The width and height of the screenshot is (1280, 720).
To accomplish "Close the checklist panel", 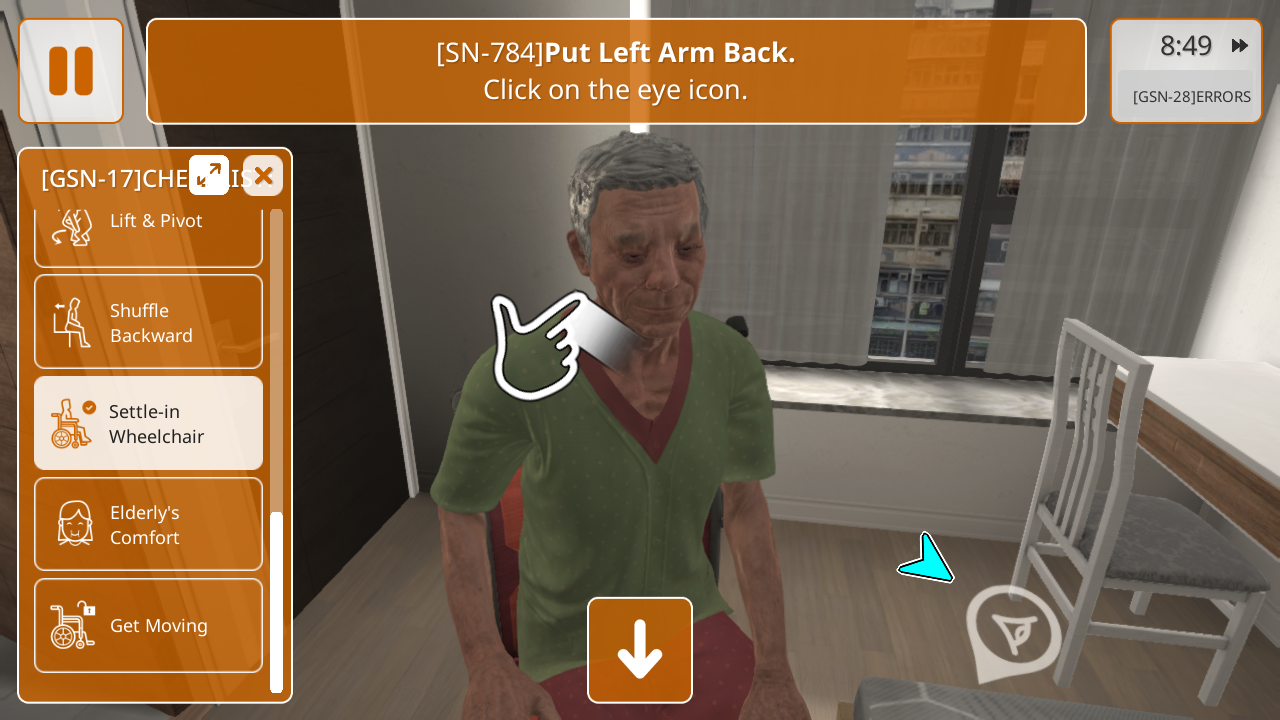I will click(x=263, y=176).
